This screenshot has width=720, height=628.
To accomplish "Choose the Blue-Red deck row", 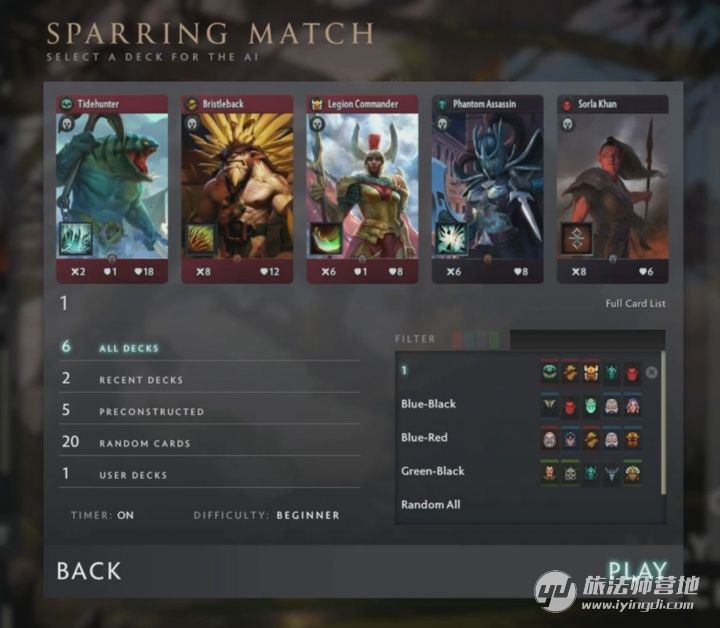I will pos(424,438).
